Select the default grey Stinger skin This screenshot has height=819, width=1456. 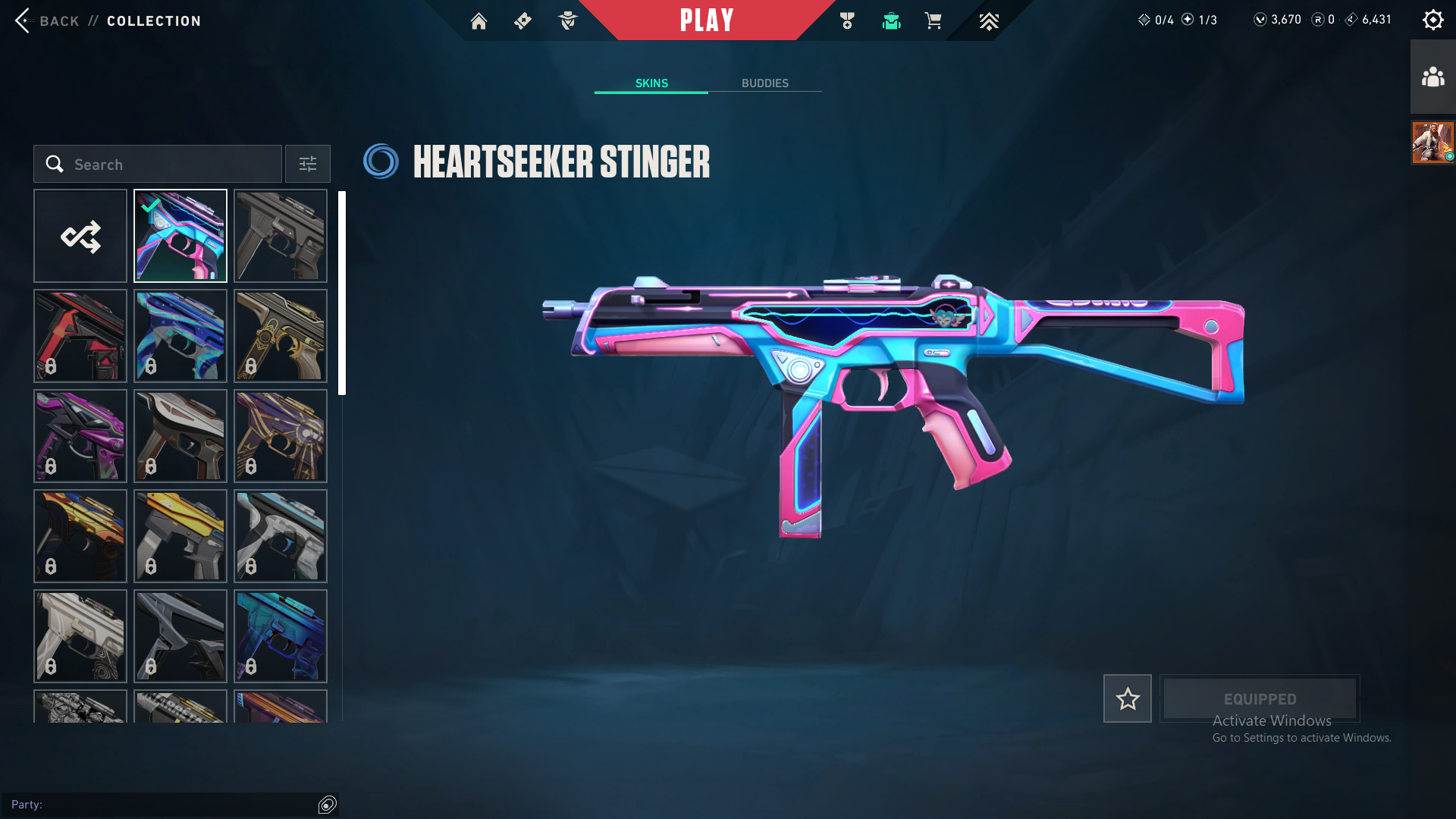pos(281,237)
